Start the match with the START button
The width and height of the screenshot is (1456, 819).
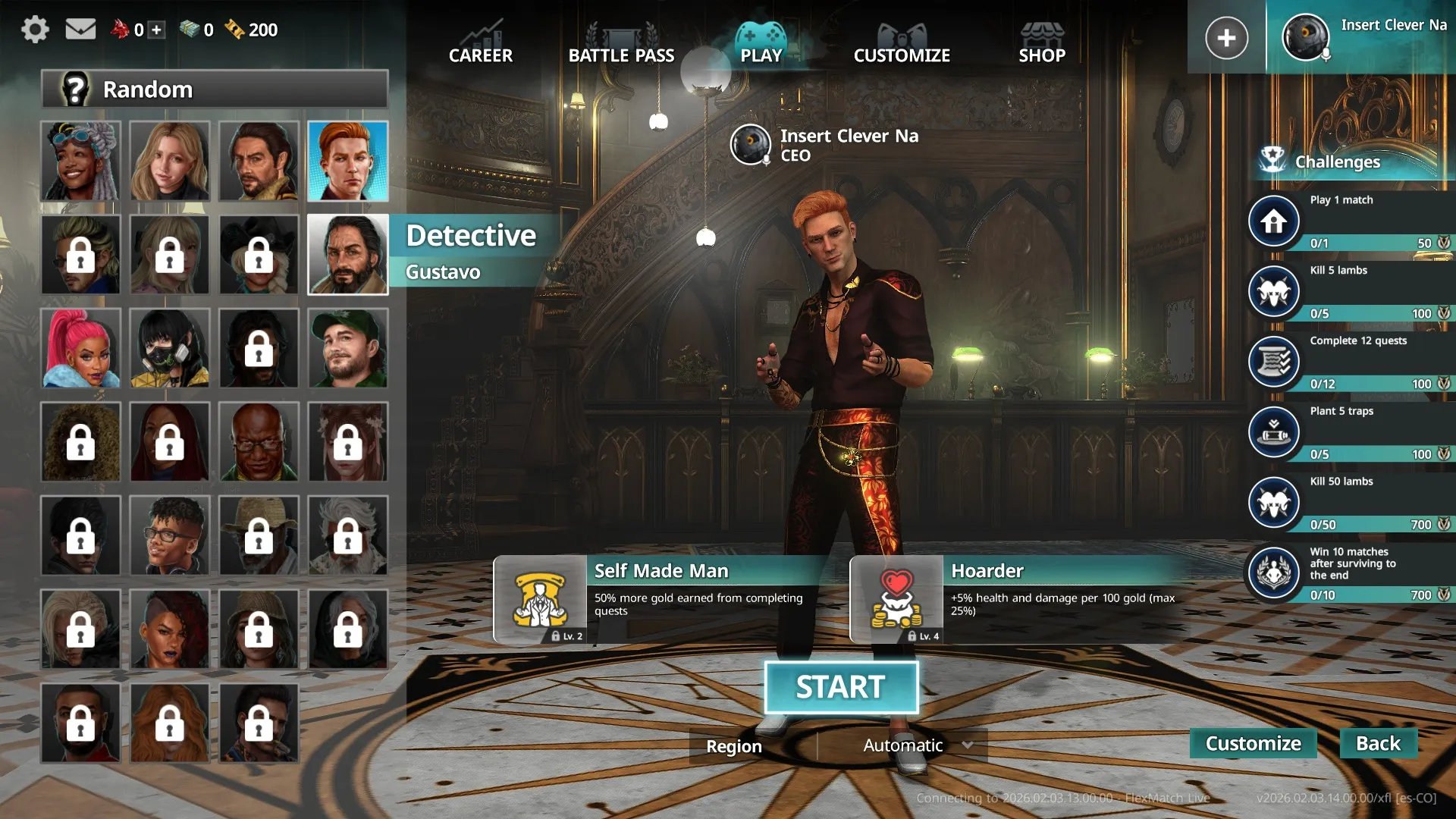pos(841,687)
